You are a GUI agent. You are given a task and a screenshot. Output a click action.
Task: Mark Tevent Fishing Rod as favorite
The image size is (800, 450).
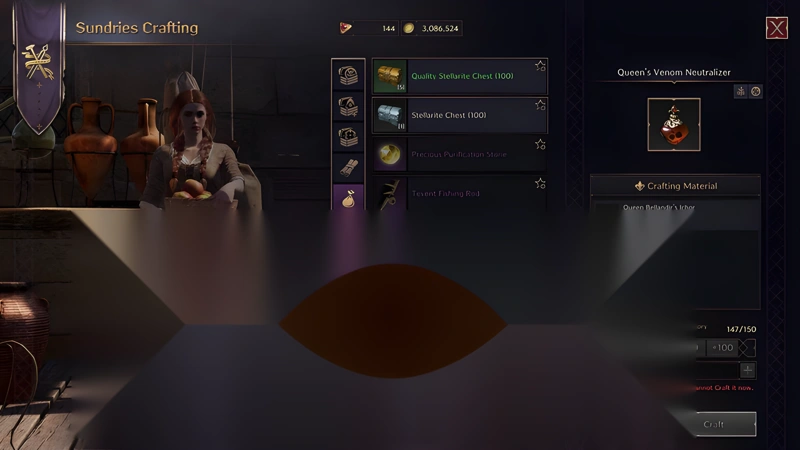(x=540, y=184)
